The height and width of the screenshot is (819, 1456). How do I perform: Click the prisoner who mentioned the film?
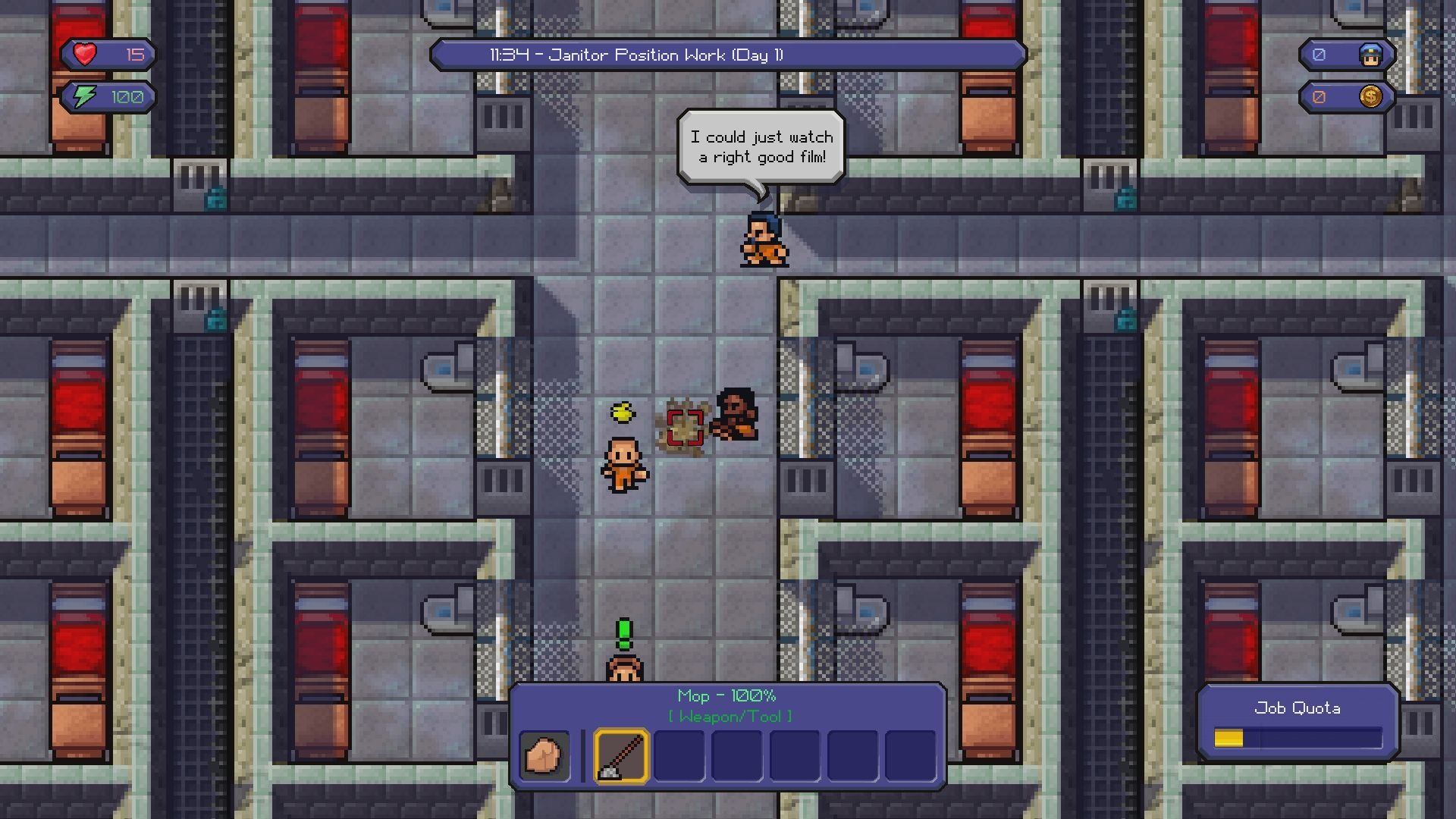(x=762, y=239)
